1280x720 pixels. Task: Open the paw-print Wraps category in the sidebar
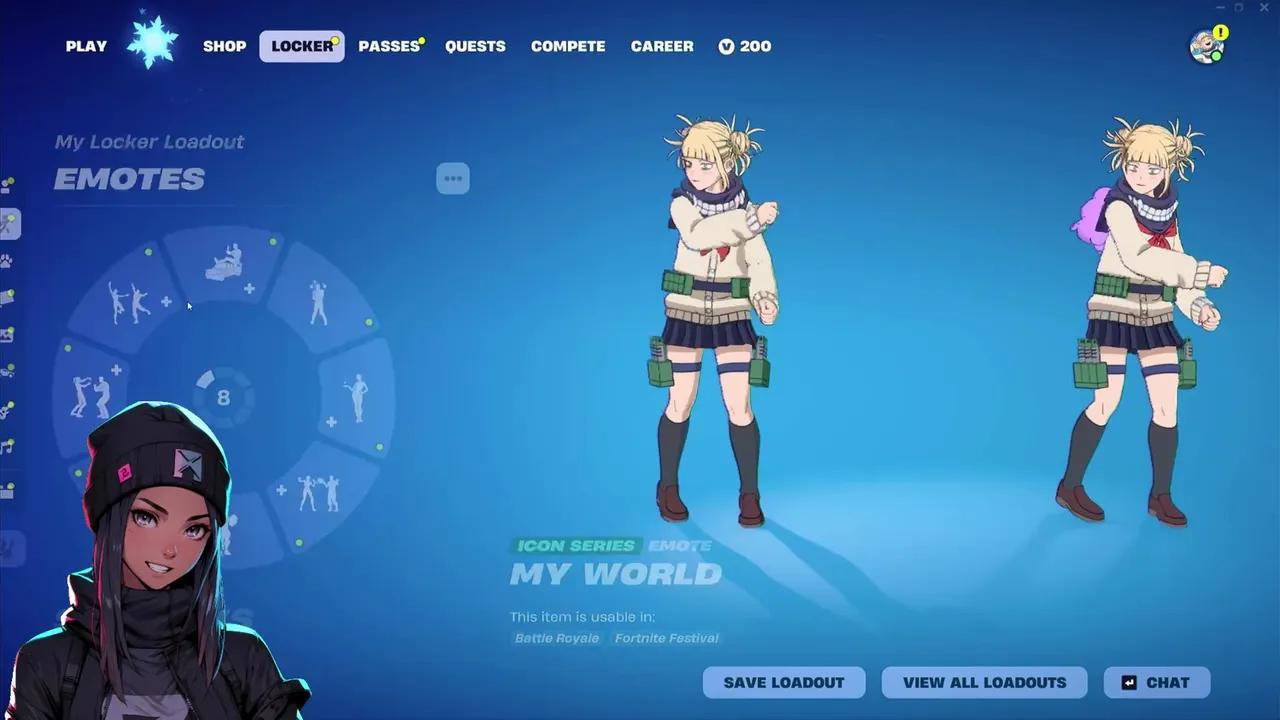[10, 262]
